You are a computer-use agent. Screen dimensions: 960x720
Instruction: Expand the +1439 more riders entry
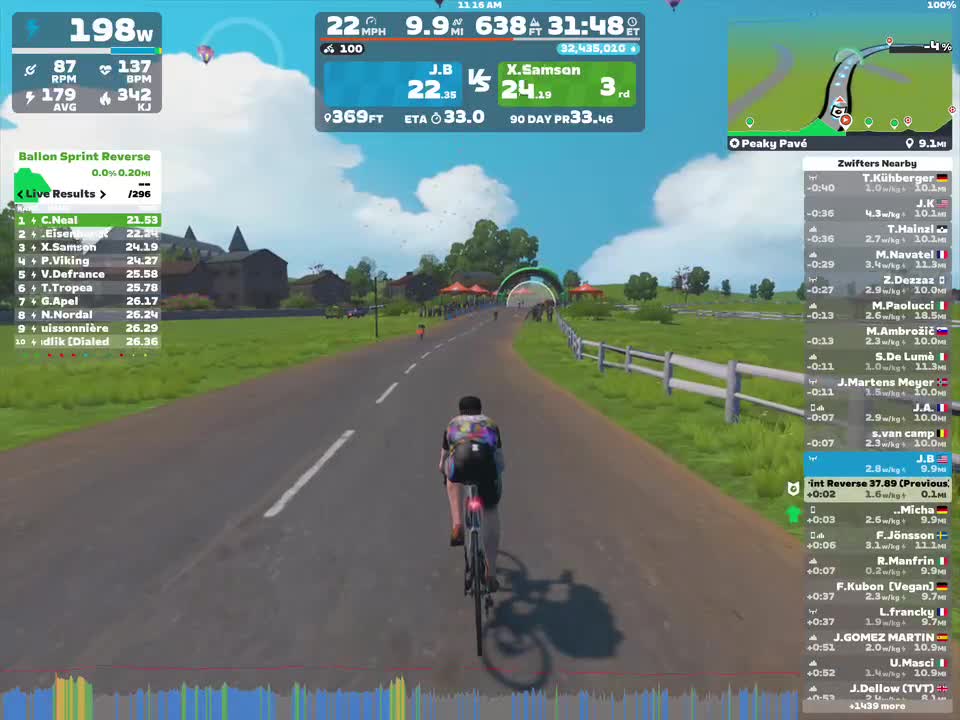tap(877, 706)
